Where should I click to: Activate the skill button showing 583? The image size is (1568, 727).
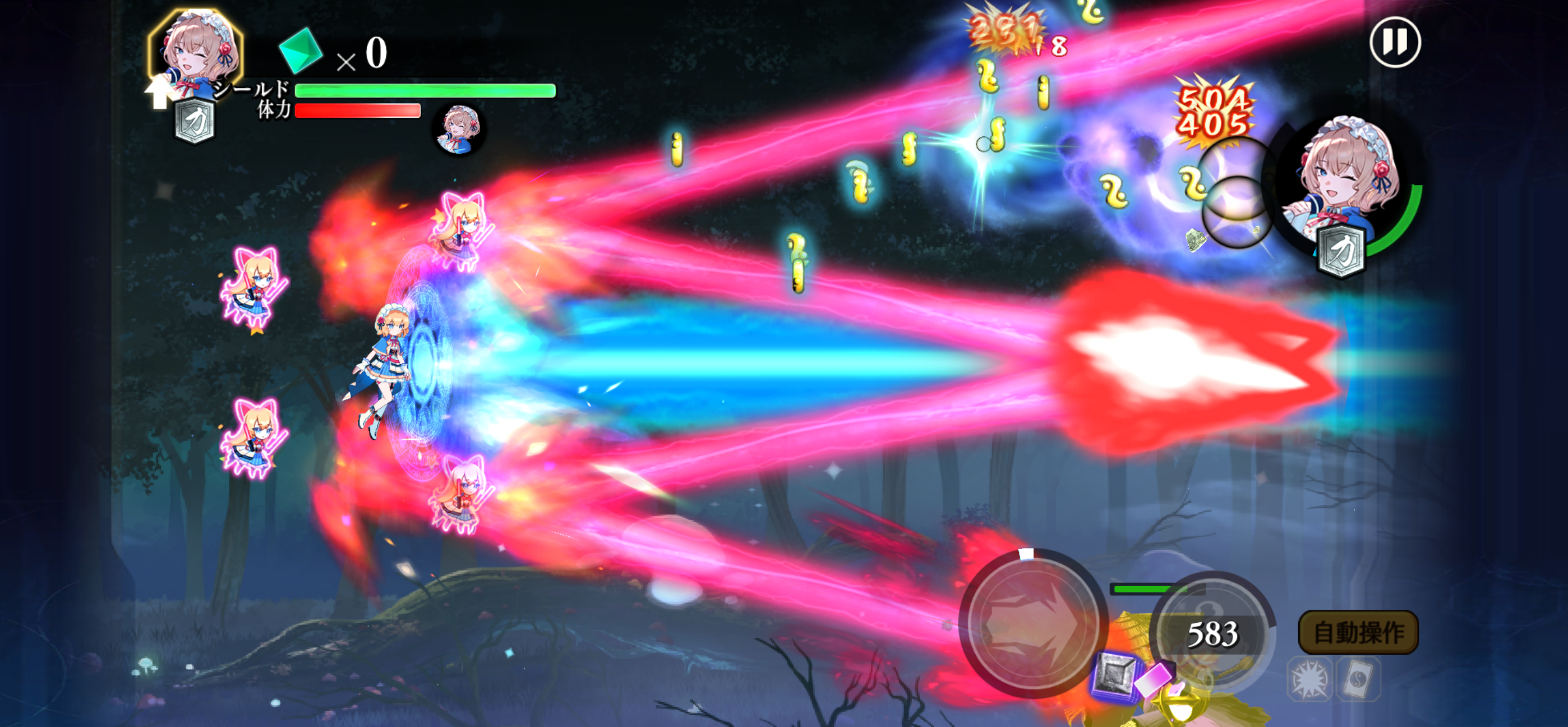(x=1212, y=633)
